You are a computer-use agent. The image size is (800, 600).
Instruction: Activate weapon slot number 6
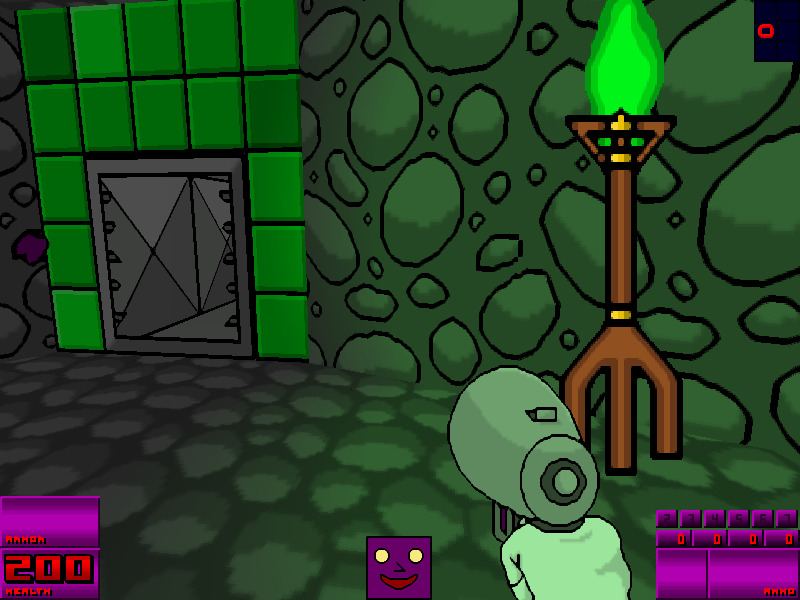[762, 518]
